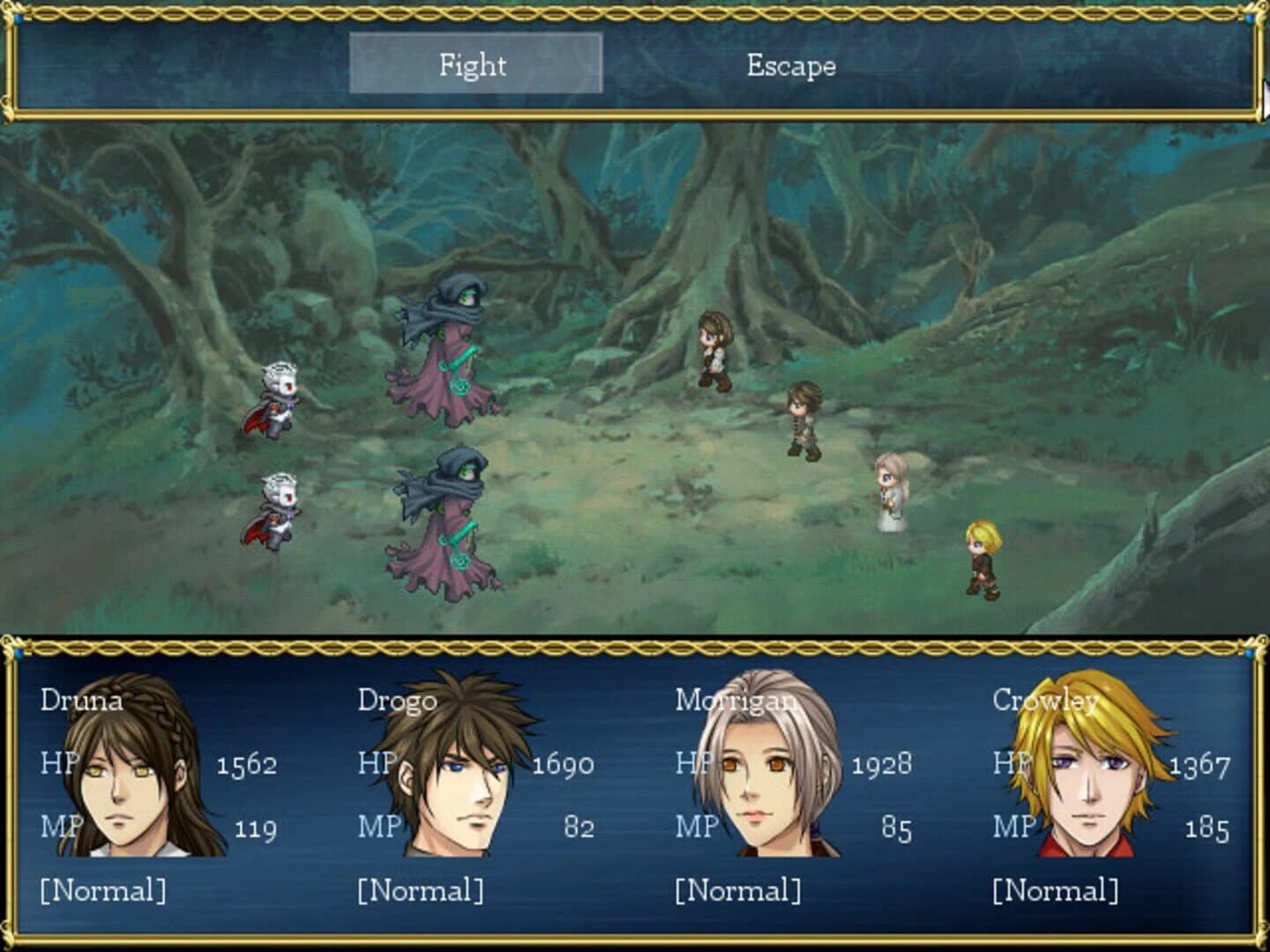Choose the Escape command
1270x952 pixels.
791,65
